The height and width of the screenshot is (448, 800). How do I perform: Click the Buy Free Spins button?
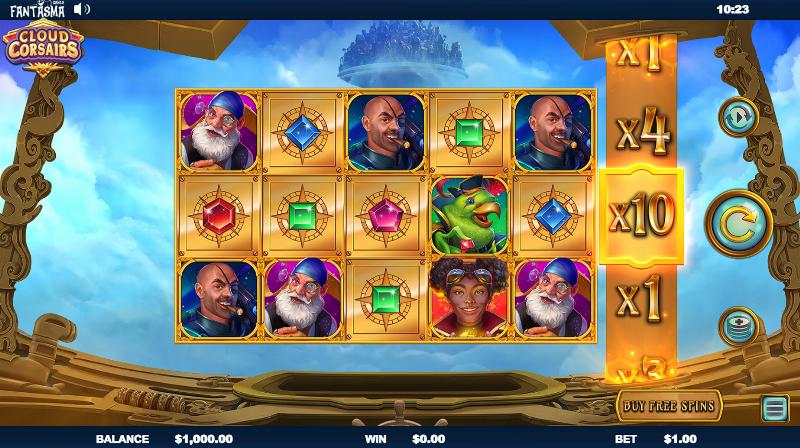pyautogui.click(x=669, y=405)
